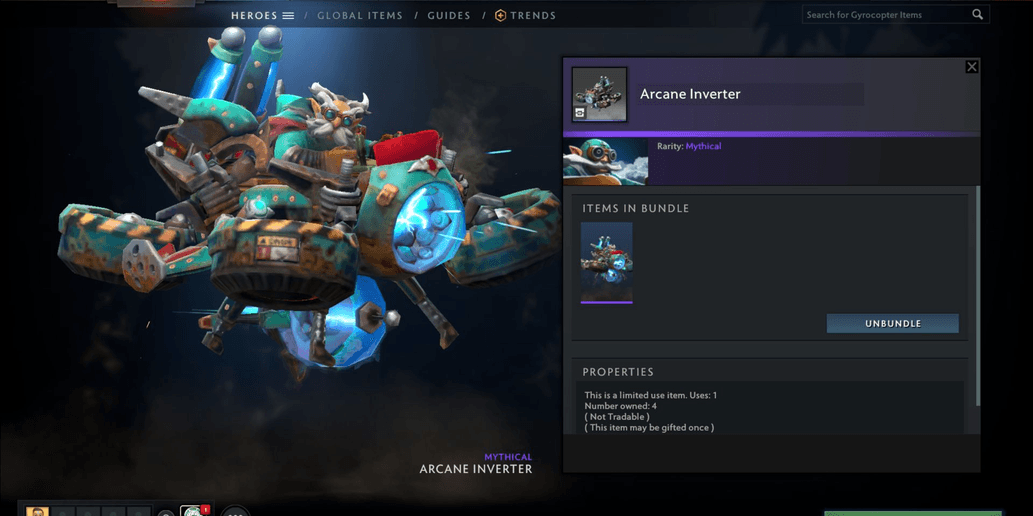Switch to the Guides section
The height and width of the screenshot is (516, 1033).
(x=449, y=16)
